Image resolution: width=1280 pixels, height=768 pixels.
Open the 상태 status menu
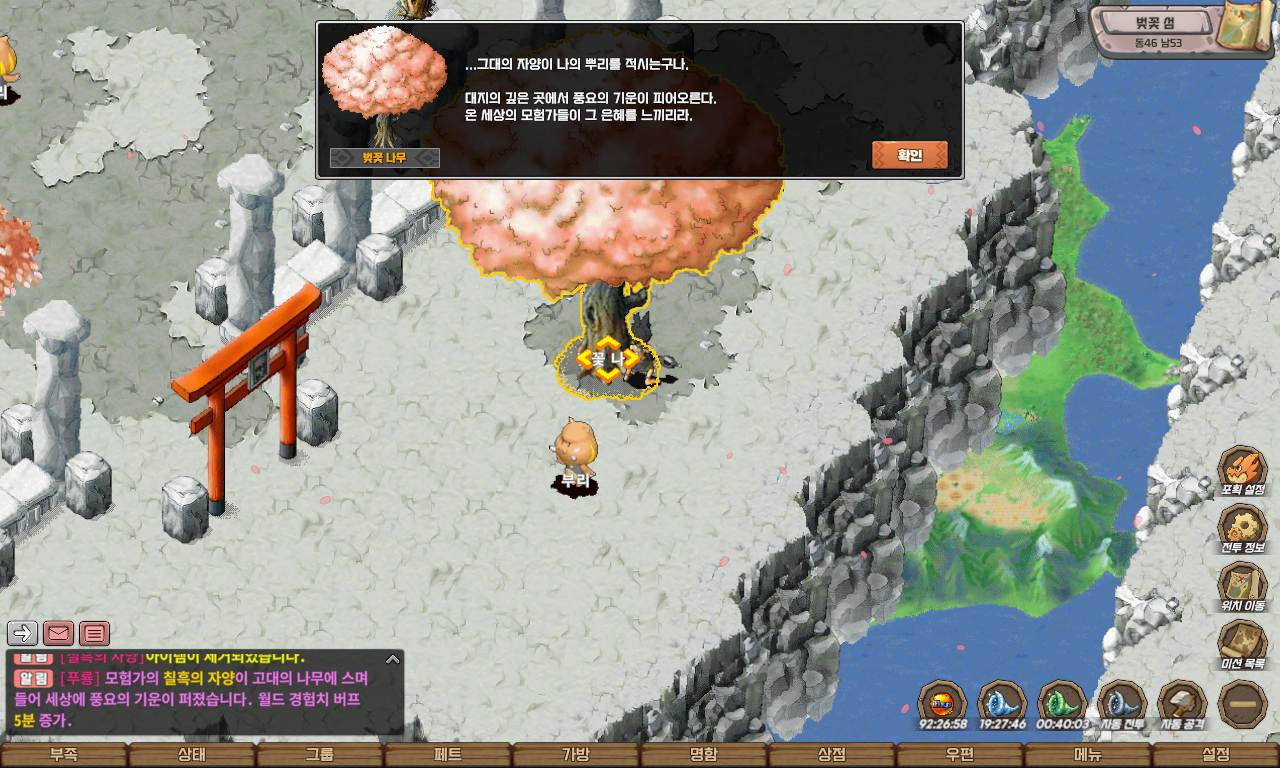pyautogui.click(x=192, y=755)
